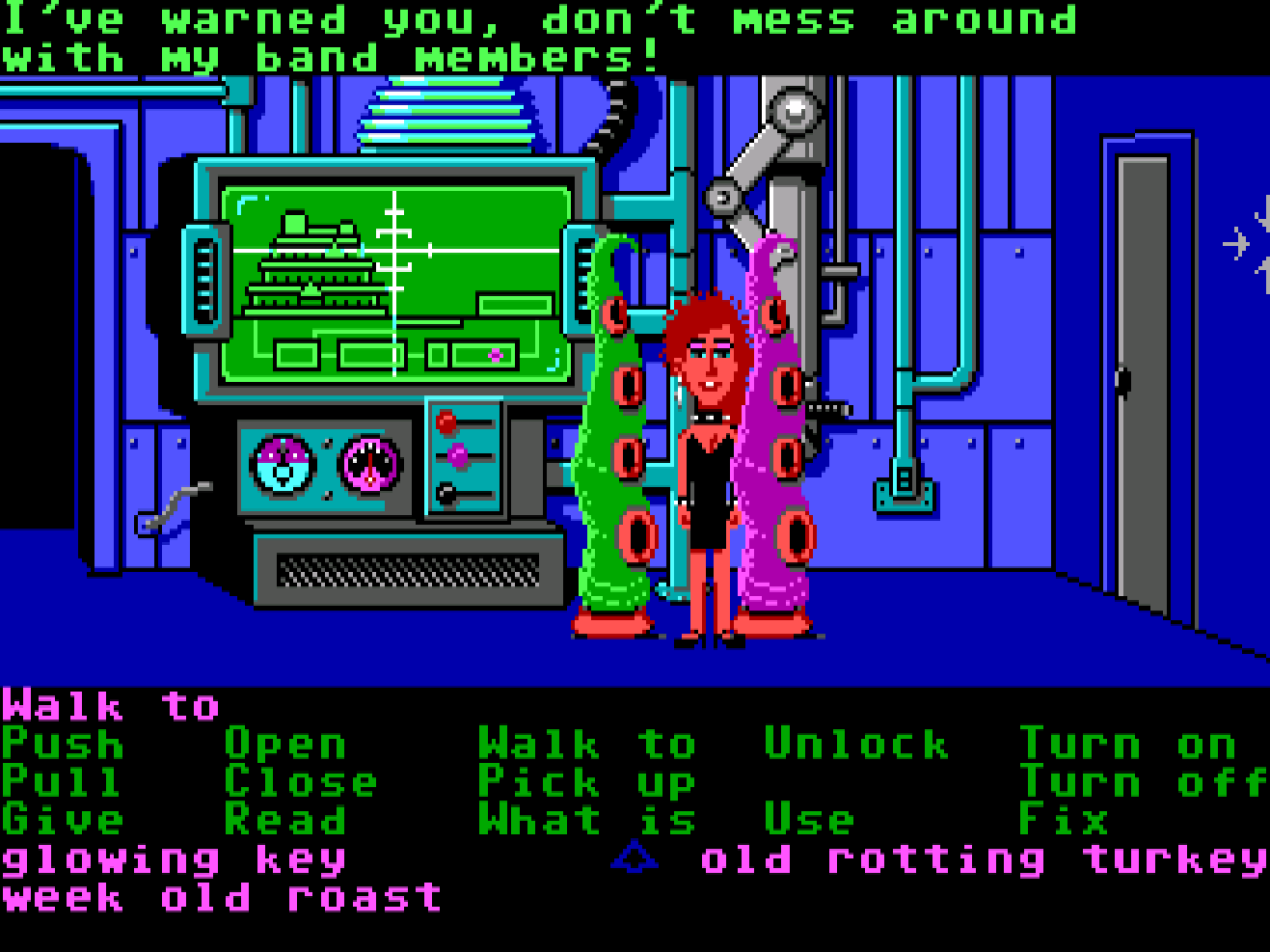Click the inventory scroll arrow
This screenshot has width=1270, height=952.
click(x=634, y=857)
